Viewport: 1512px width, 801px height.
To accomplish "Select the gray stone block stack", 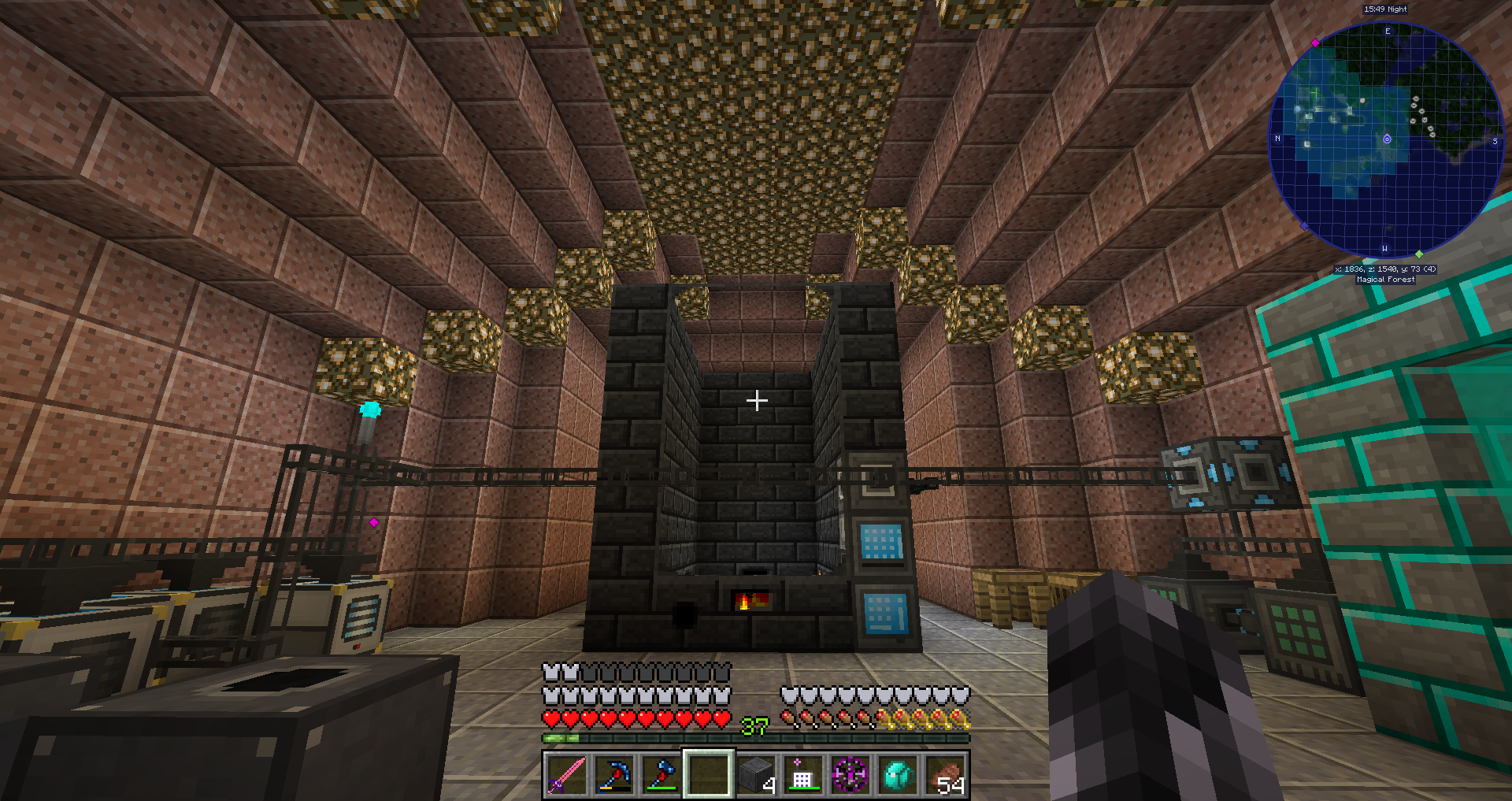I will [756, 774].
